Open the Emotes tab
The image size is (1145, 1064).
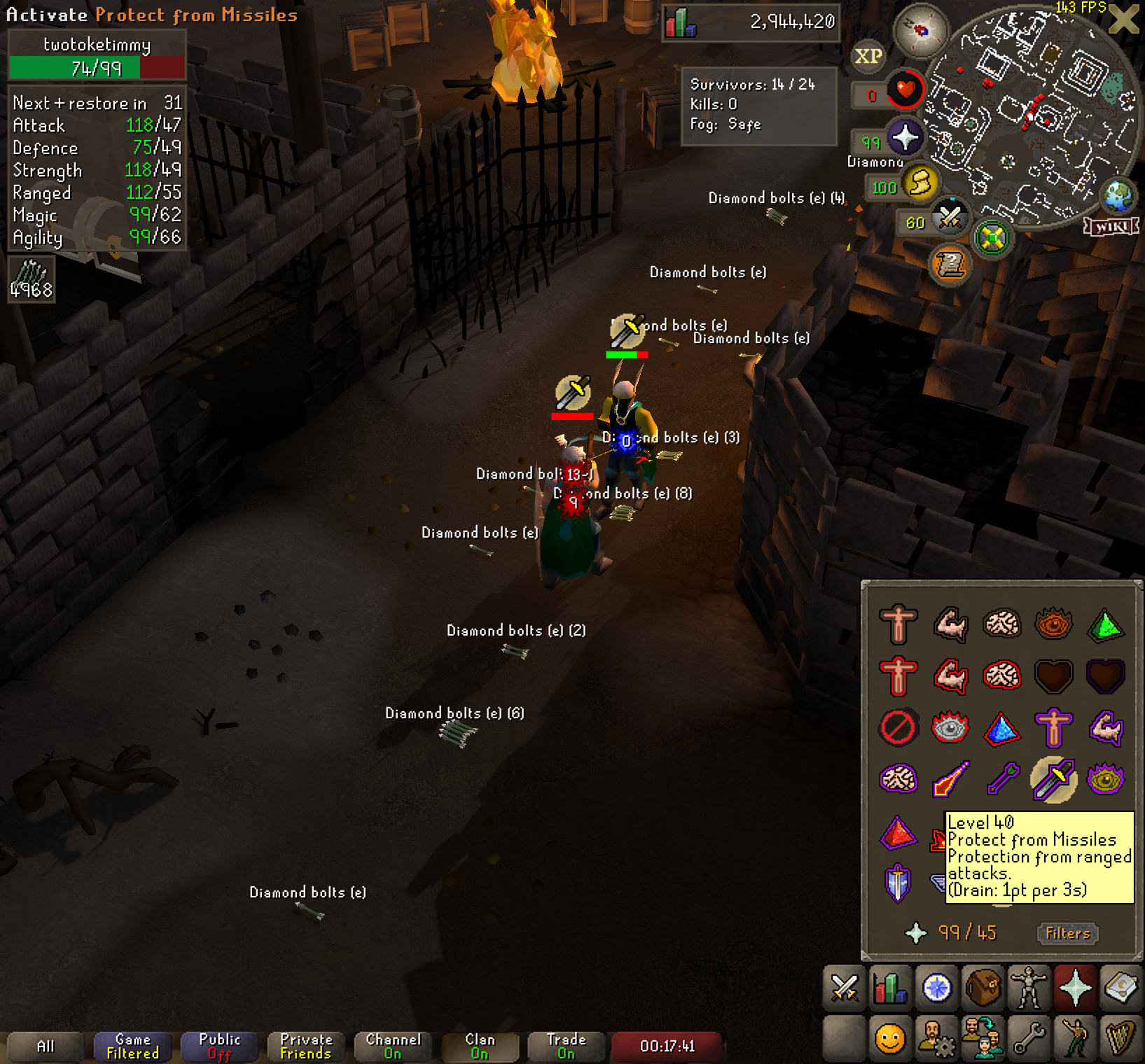click(1074, 1038)
